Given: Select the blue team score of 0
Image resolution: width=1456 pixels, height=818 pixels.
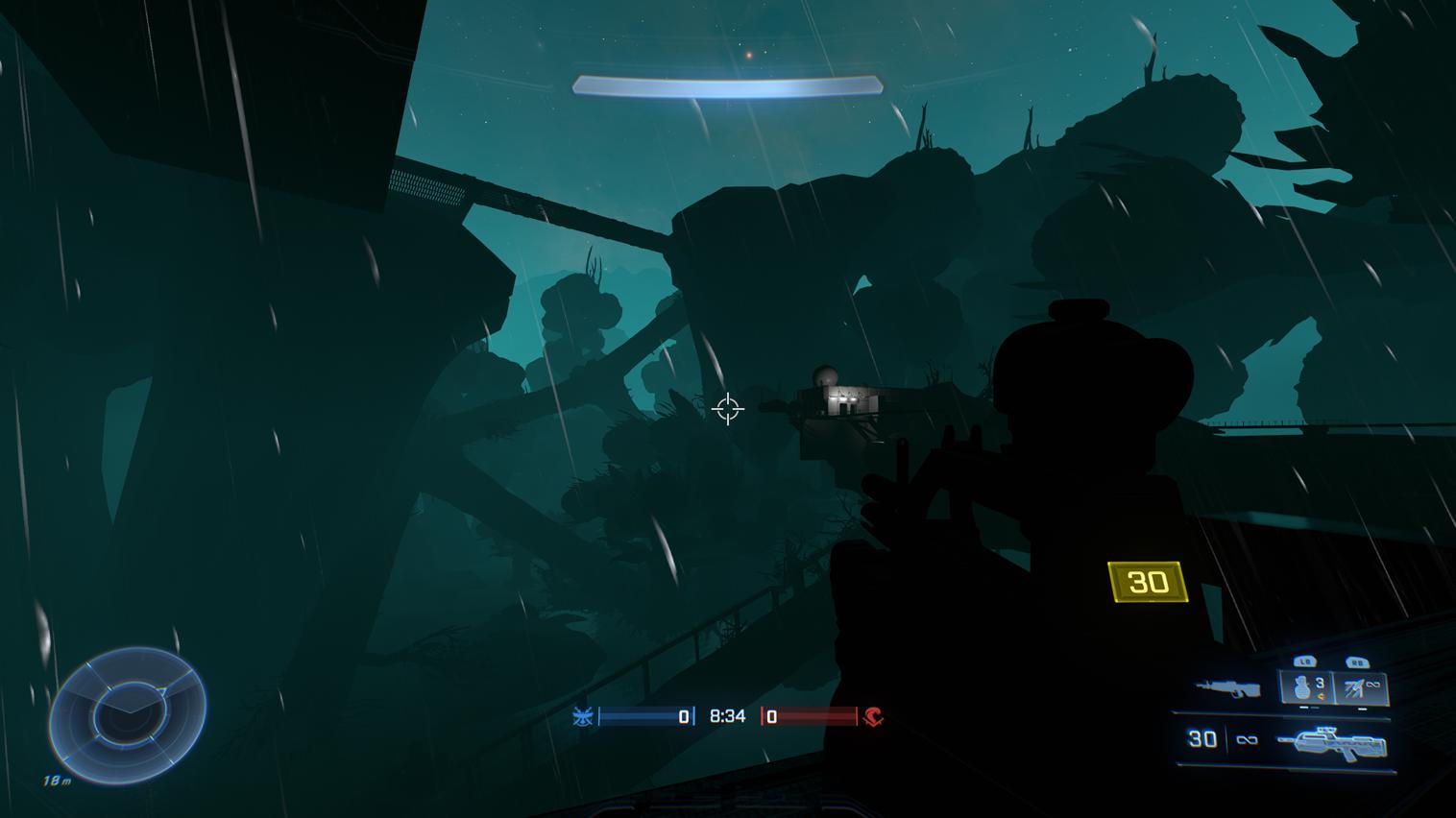Looking at the screenshot, I should 683,715.
